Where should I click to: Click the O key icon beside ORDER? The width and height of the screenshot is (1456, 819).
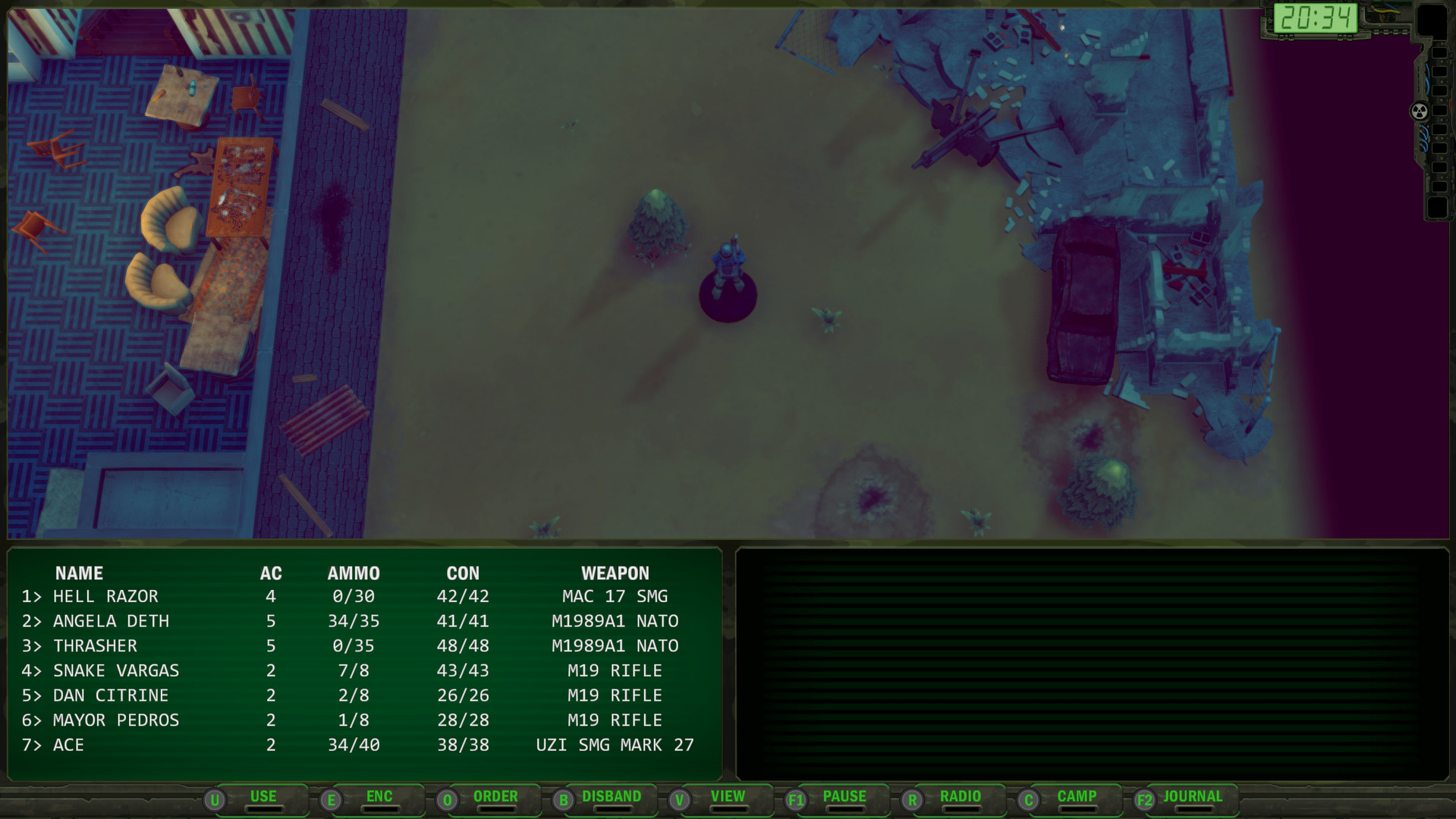point(447,798)
